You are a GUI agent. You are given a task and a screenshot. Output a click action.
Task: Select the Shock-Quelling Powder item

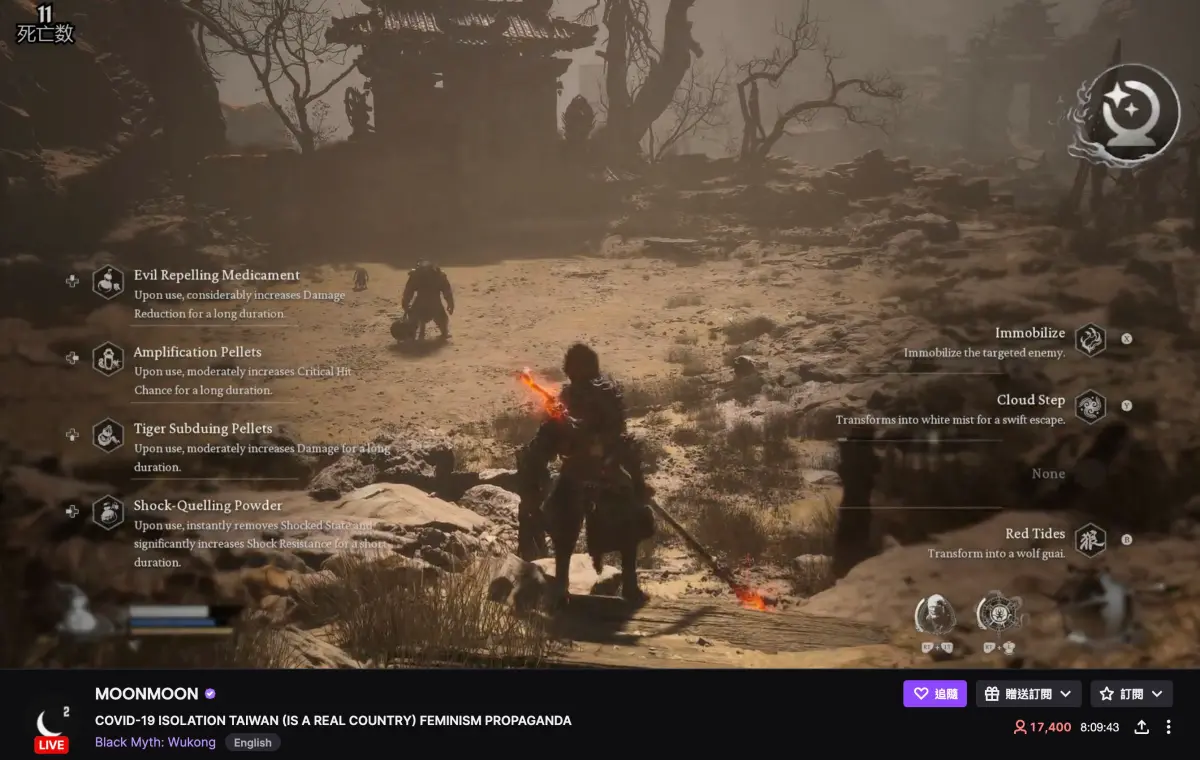[x=108, y=512]
